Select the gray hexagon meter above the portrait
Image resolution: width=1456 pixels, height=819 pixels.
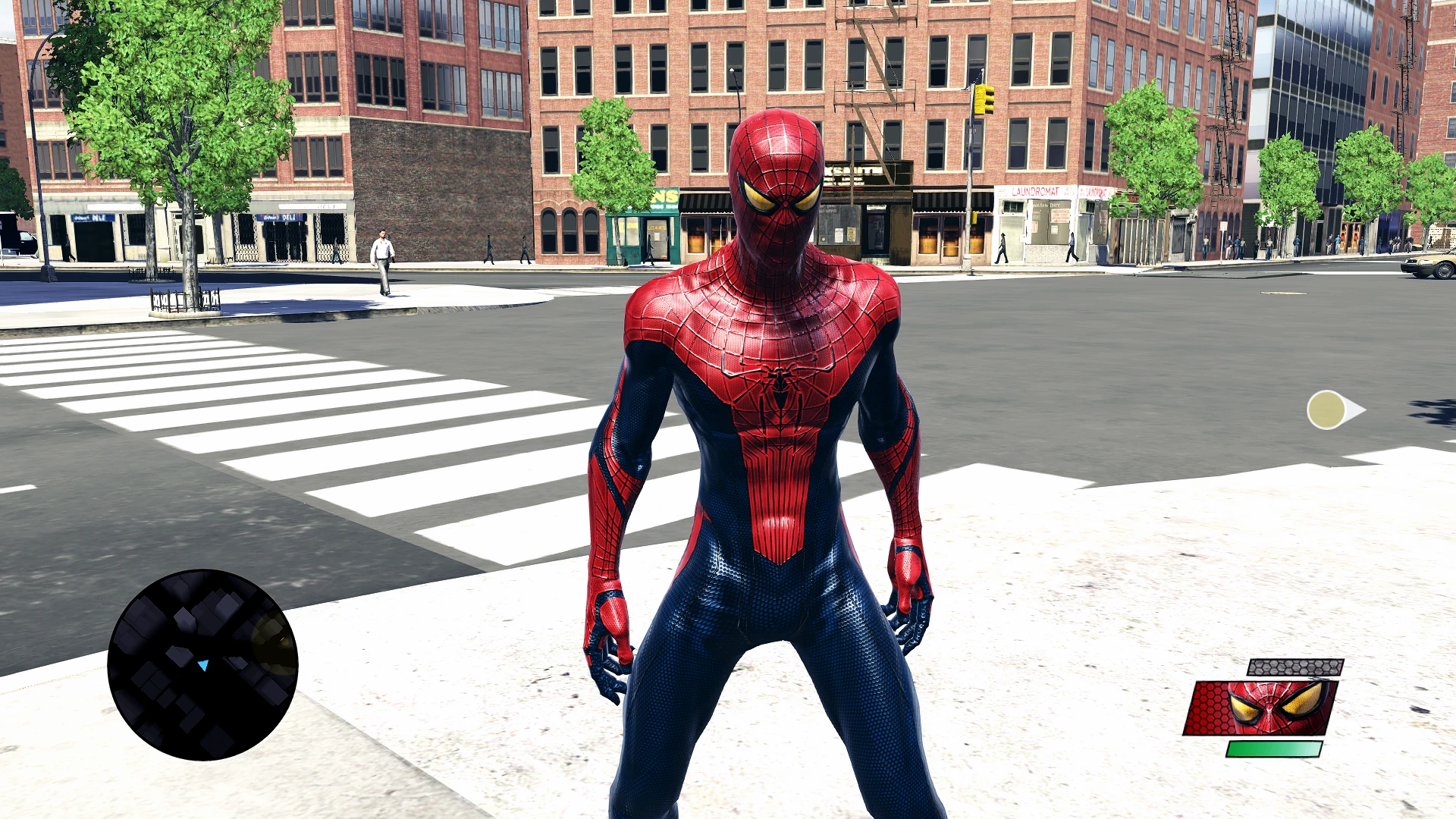point(1295,667)
